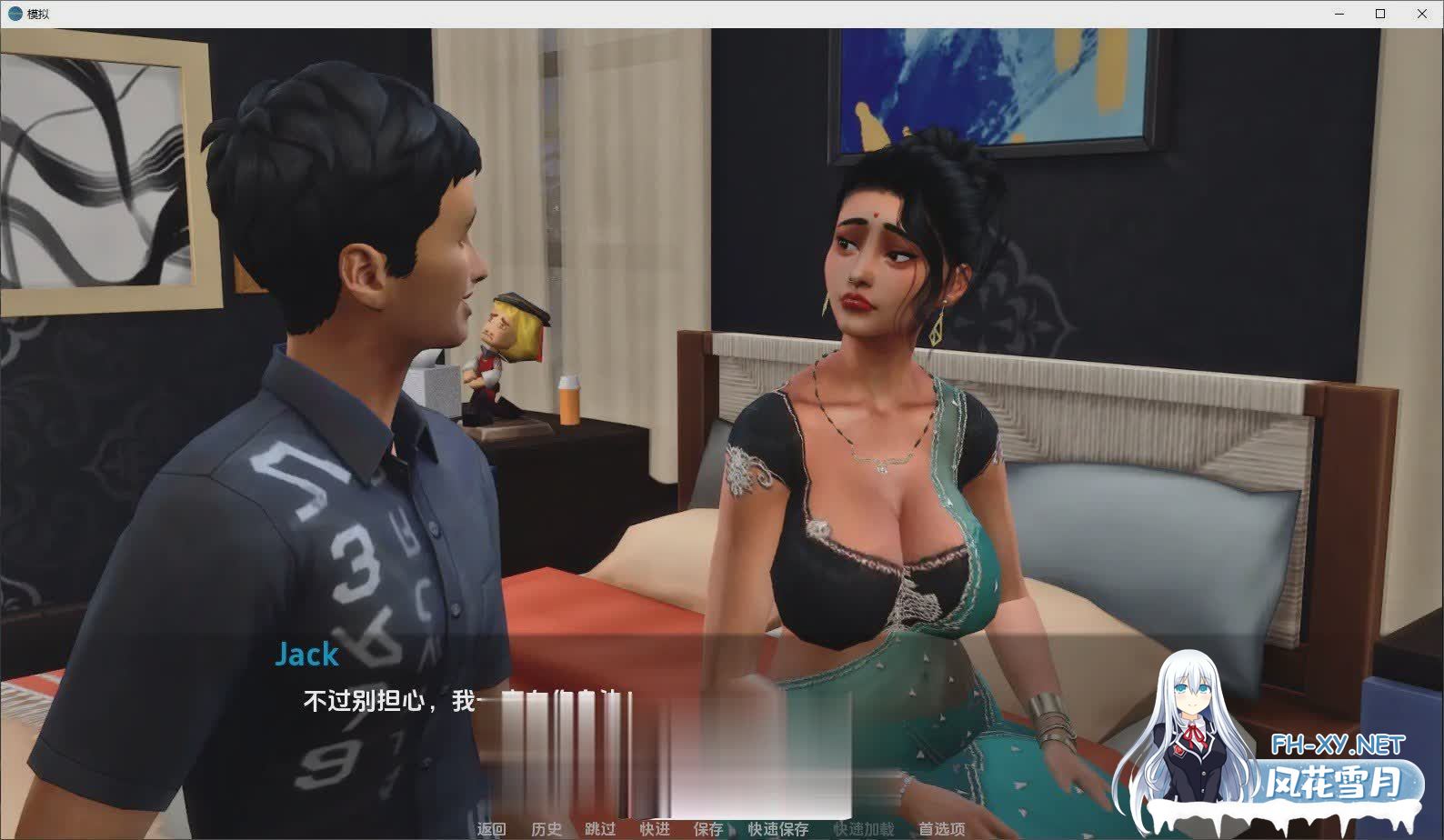Select the speaker name Jack

pos(307,654)
